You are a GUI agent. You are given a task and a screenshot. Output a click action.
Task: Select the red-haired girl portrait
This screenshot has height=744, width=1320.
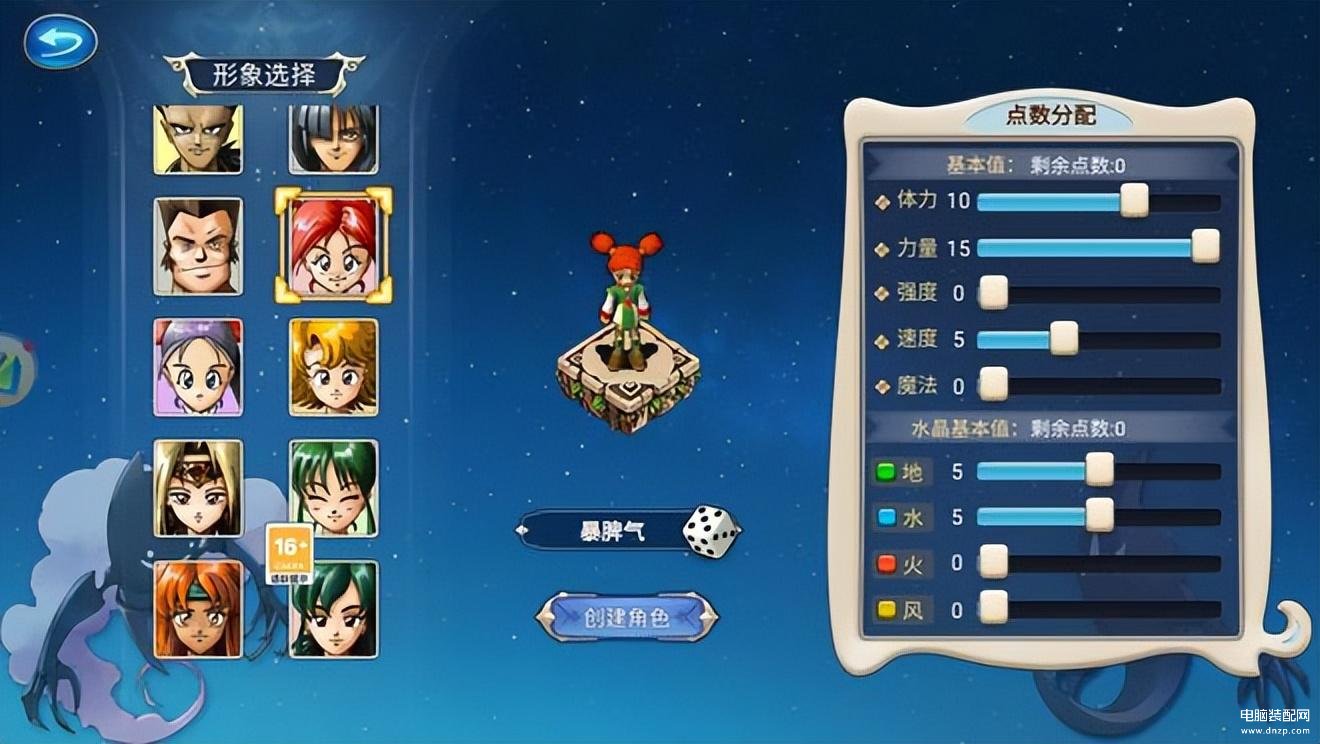click(x=335, y=241)
